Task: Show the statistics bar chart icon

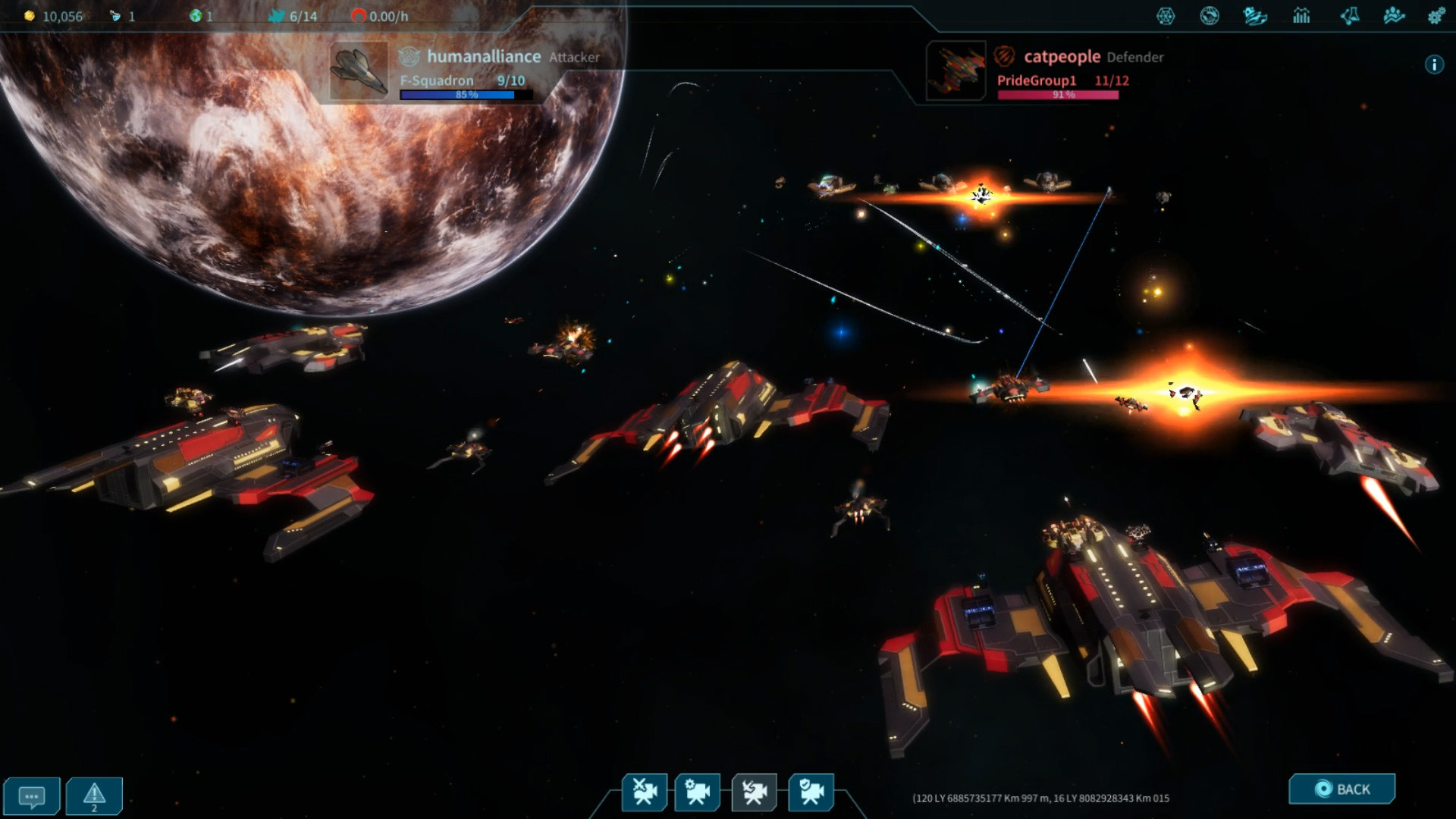Action: [x=1301, y=16]
